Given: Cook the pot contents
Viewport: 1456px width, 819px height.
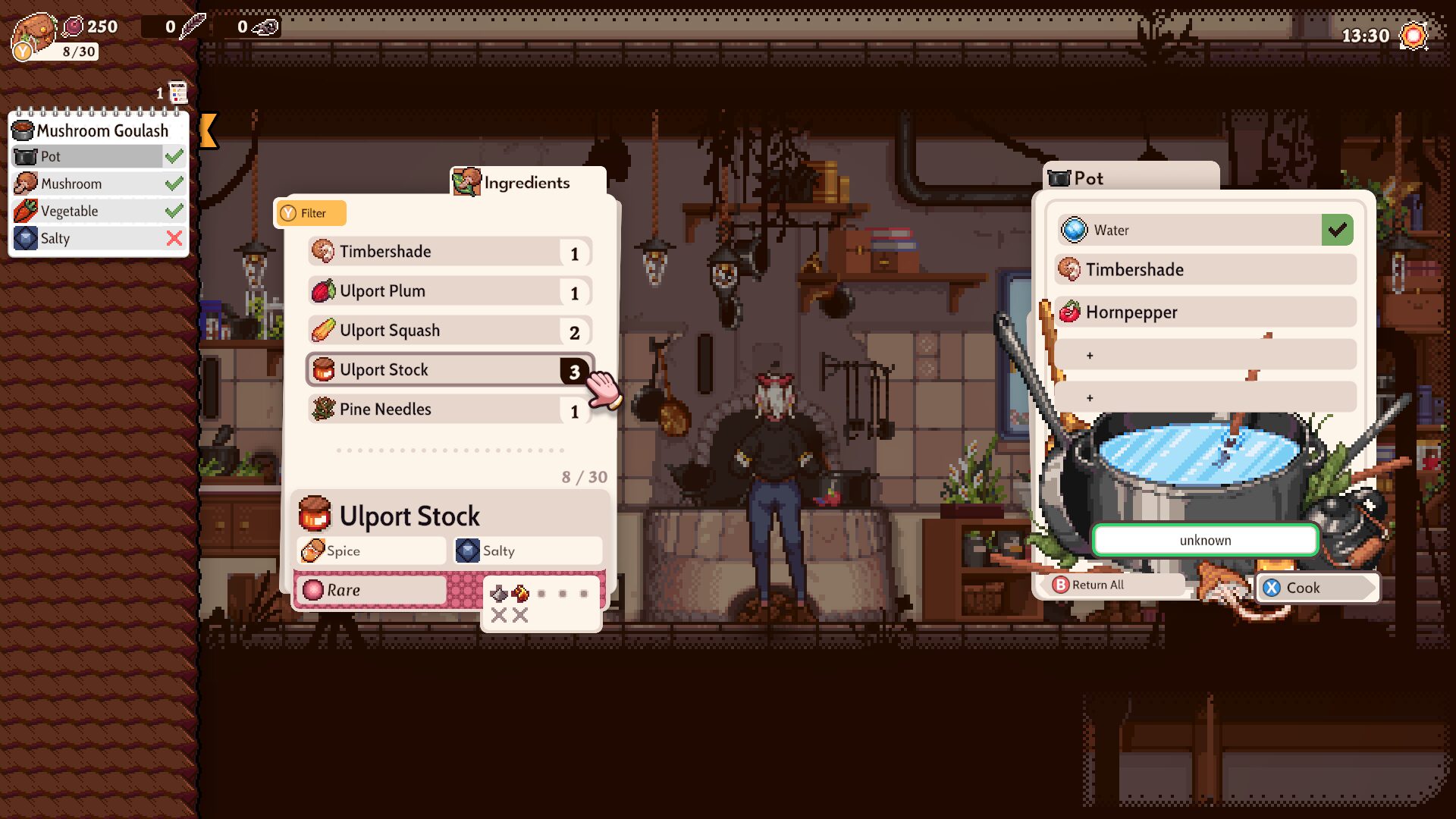Looking at the screenshot, I should click(x=1315, y=588).
